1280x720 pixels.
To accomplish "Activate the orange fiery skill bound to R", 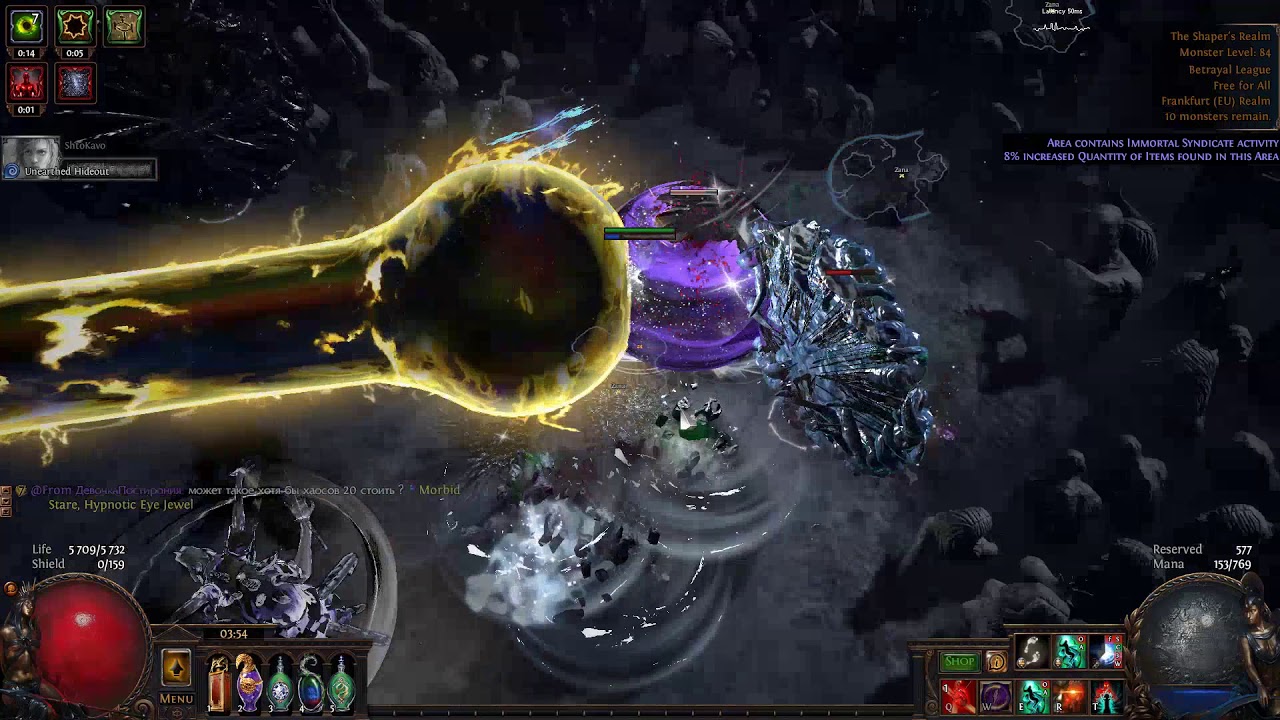I will (1069, 696).
